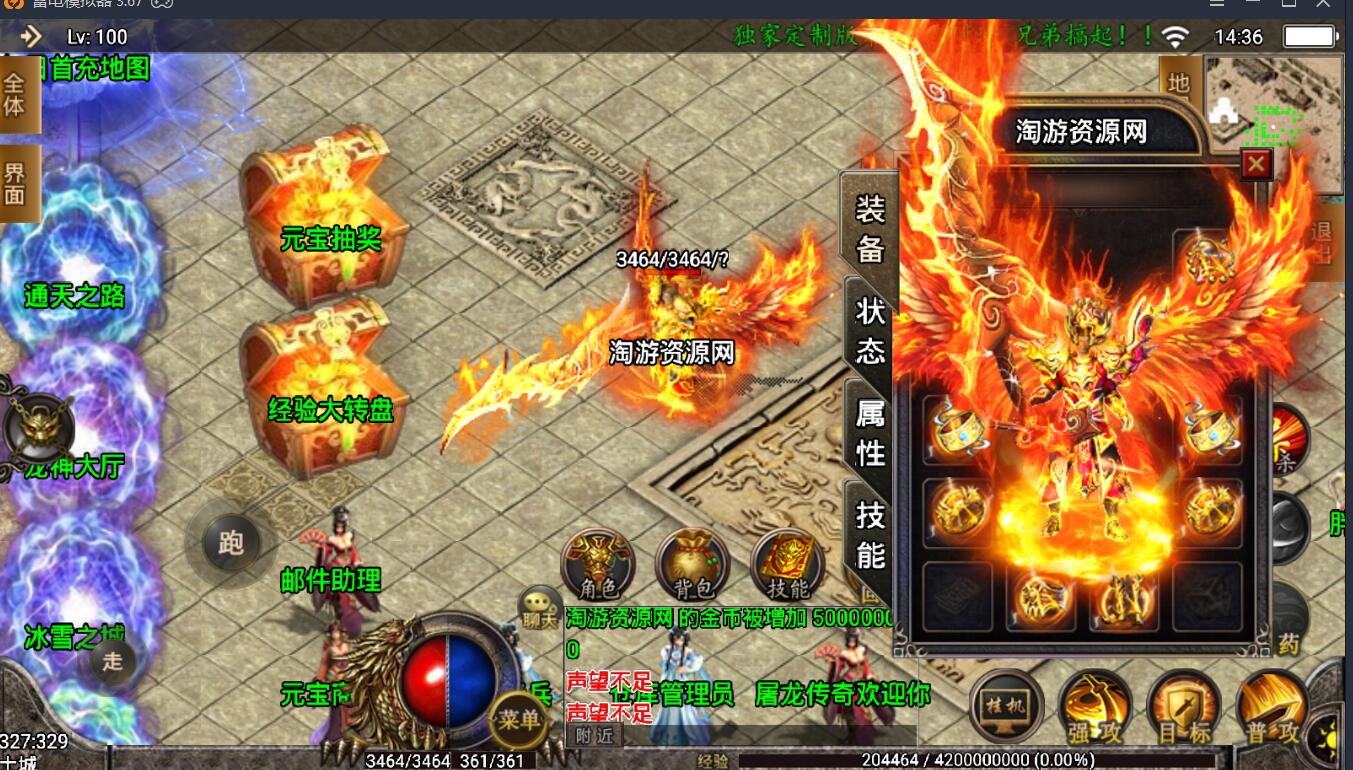Activate the 强攻 heavy attack skill
Screen dimensions: 1353x770
tap(1094, 707)
